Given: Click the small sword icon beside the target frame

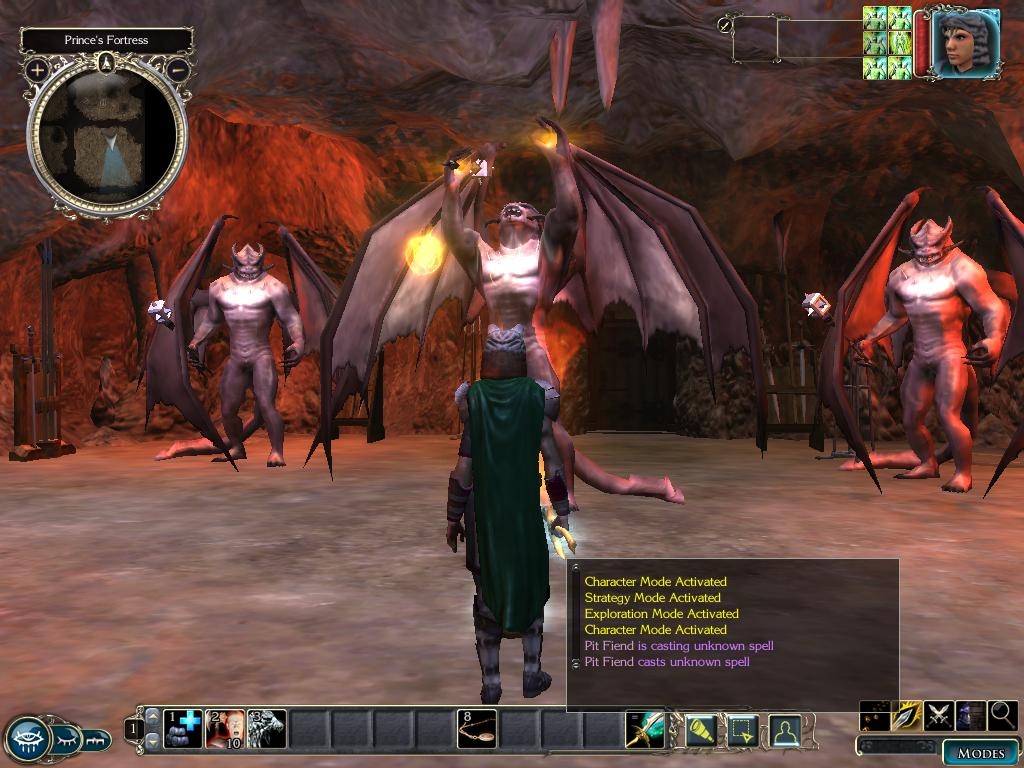Looking at the screenshot, I should (x=725, y=25).
